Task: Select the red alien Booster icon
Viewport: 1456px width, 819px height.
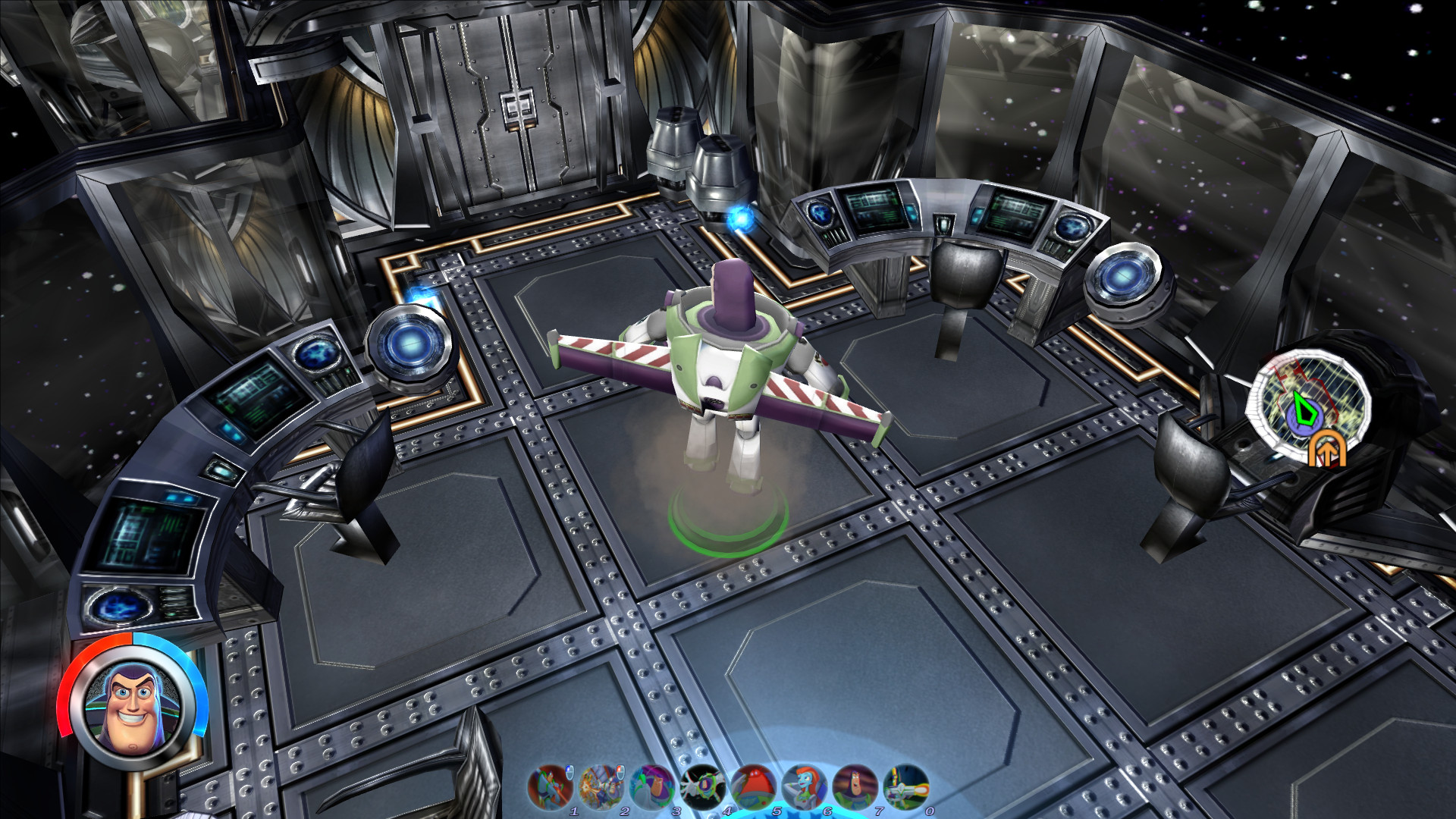Action: tap(753, 786)
